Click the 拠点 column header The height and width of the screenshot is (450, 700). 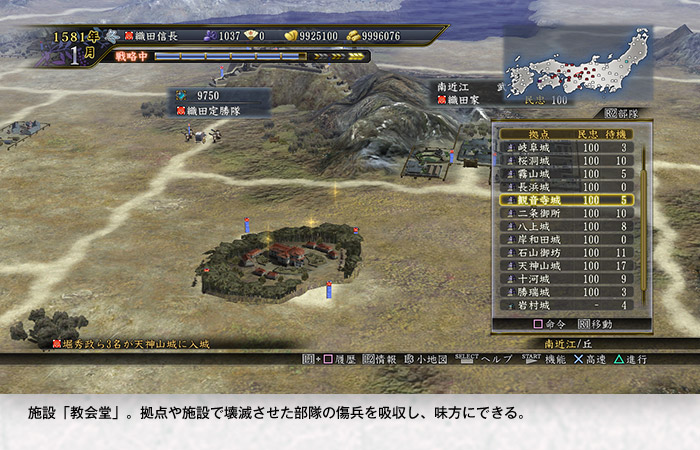click(x=537, y=134)
